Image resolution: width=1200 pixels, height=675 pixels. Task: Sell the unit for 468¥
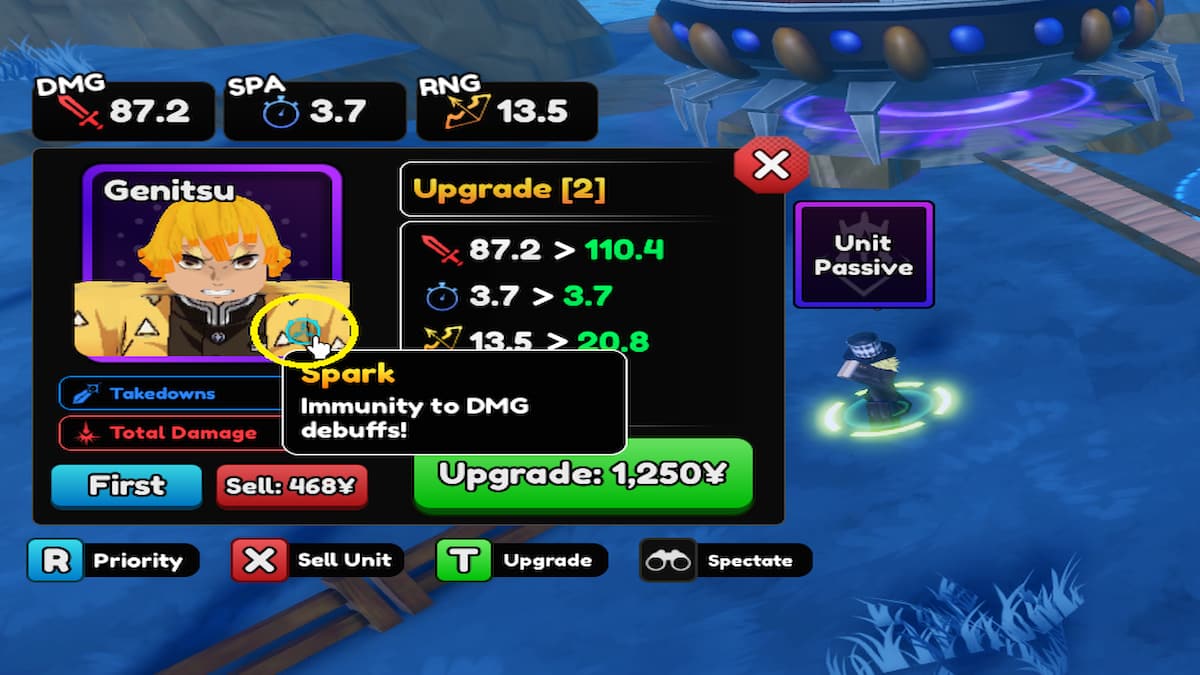(x=292, y=487)
